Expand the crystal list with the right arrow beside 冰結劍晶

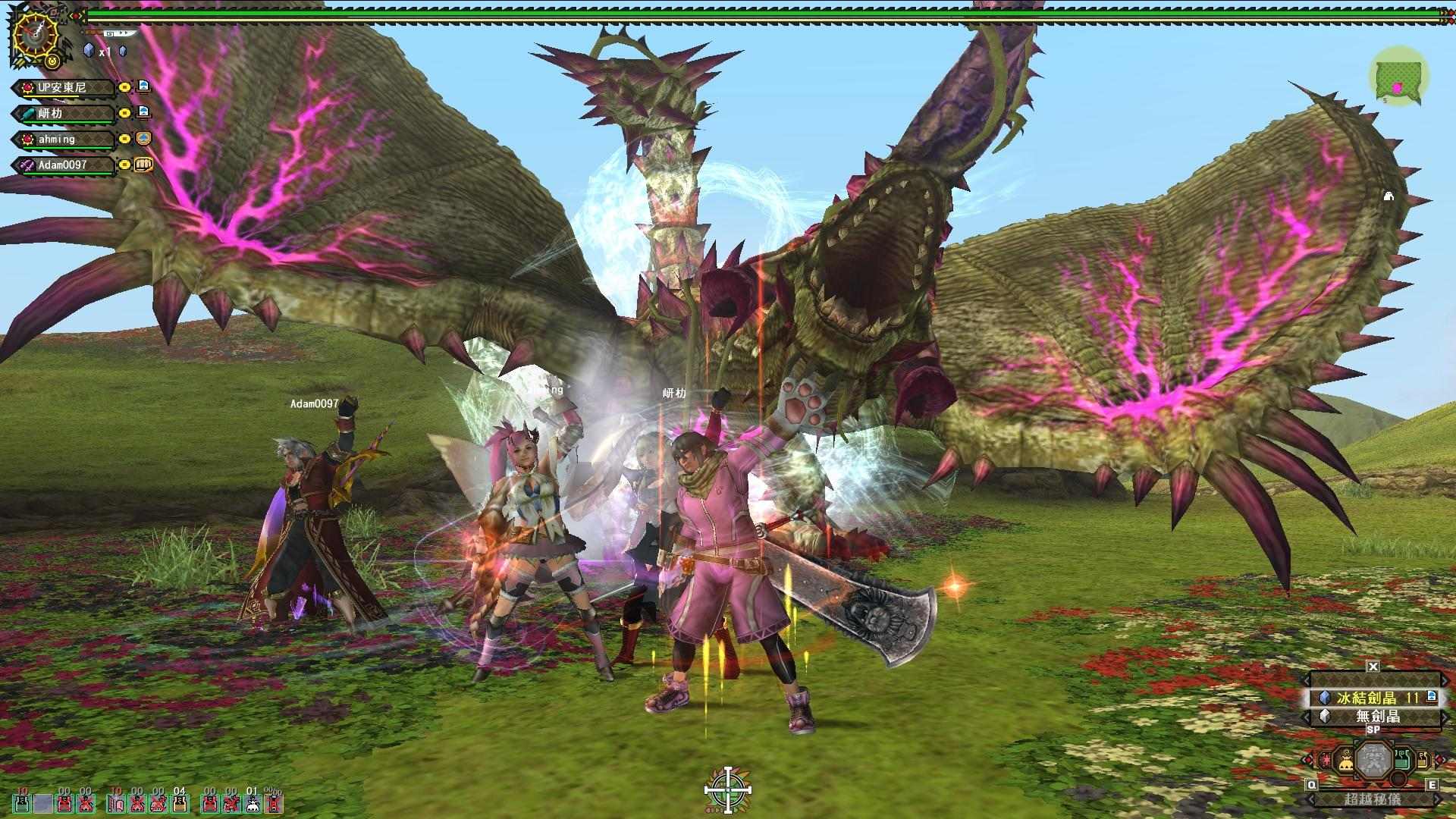pyautogui.click(x=1445, y=698)
